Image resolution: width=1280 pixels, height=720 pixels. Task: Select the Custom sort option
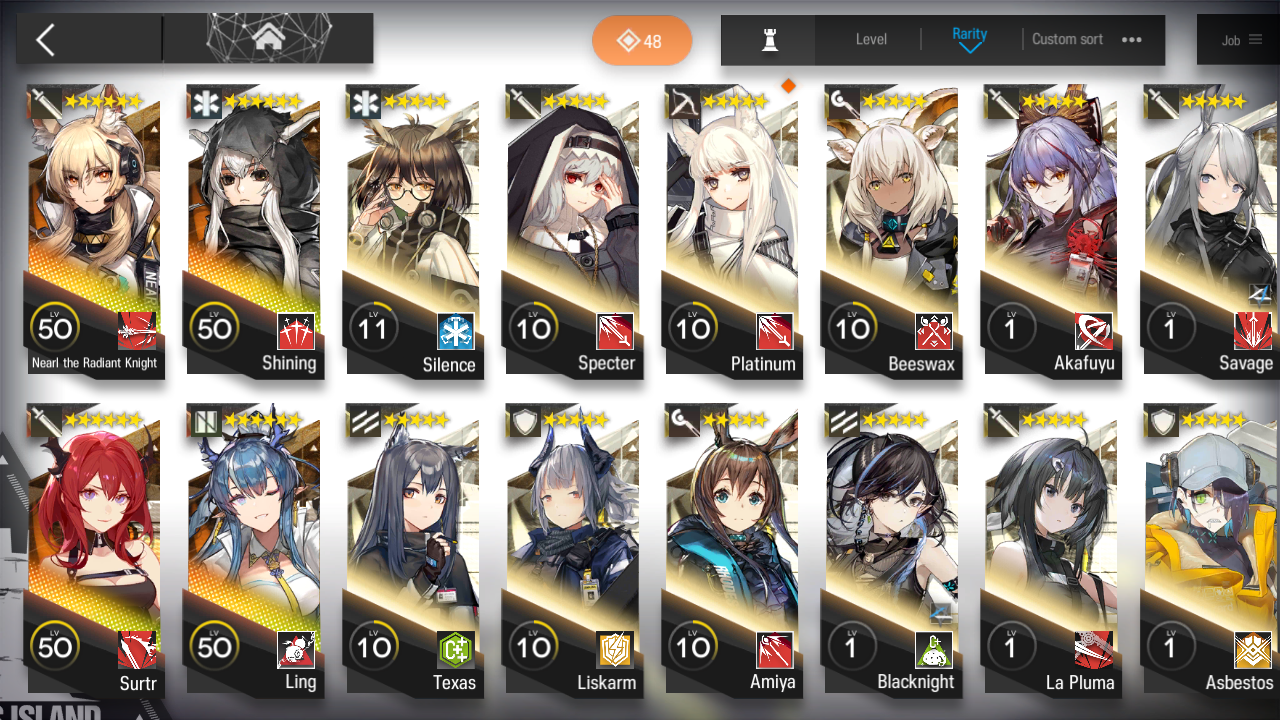pyautogui.click(x=1067, y=40)
